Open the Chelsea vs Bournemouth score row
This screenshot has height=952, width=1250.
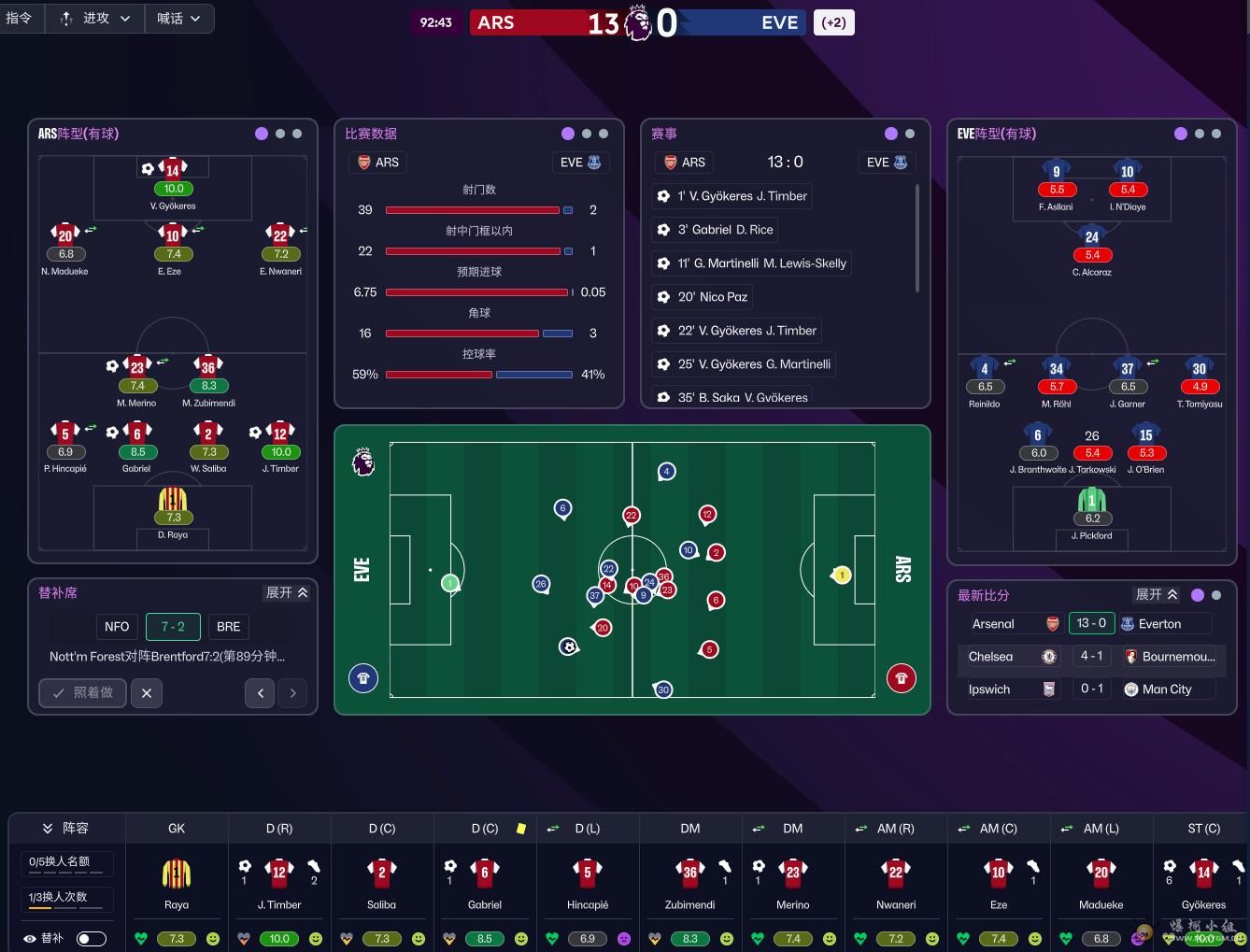1091,657
